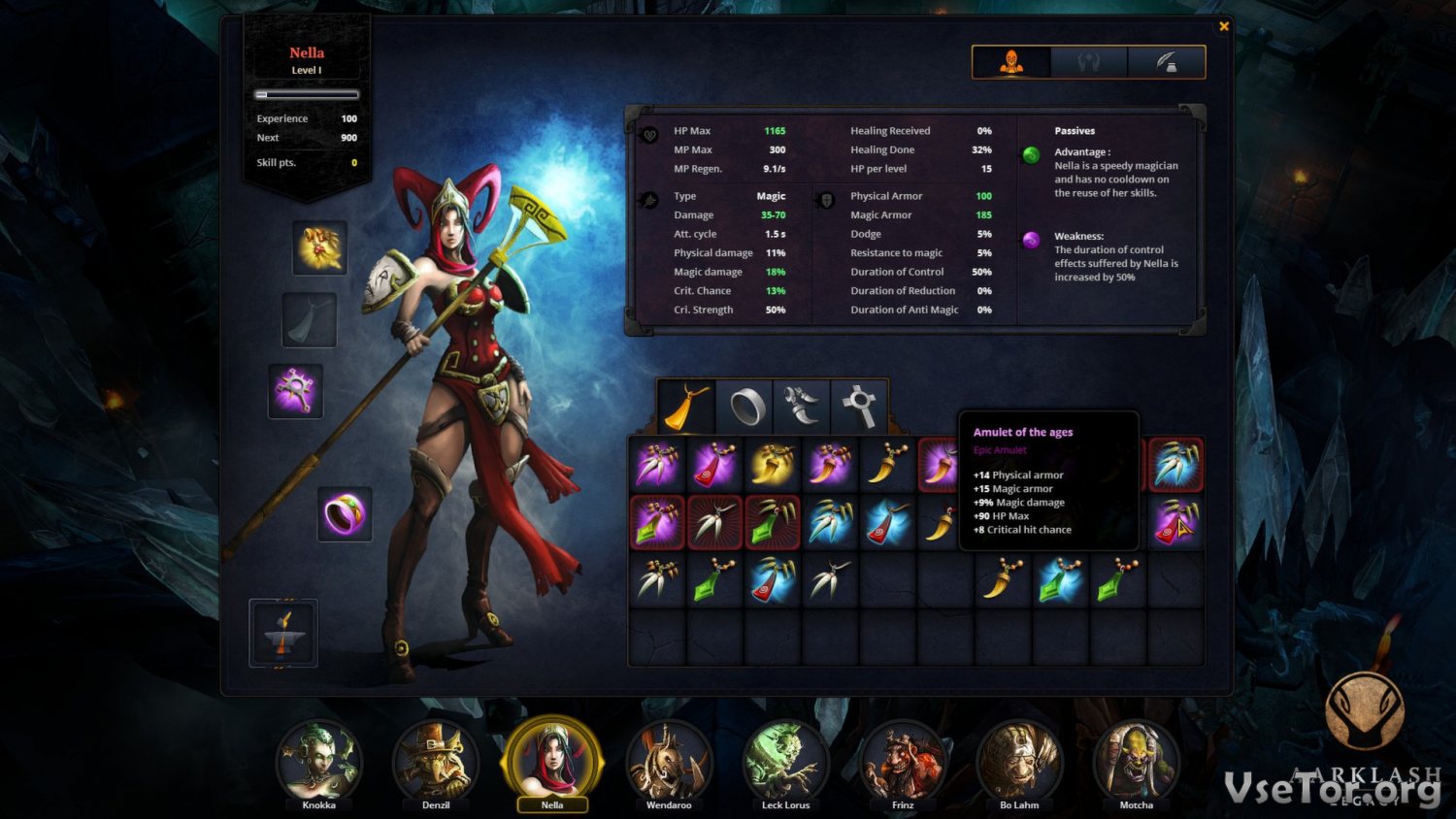Viewport: 1456px width, 819px height.
Task: Close the character window
Action: coord(1224,26)
